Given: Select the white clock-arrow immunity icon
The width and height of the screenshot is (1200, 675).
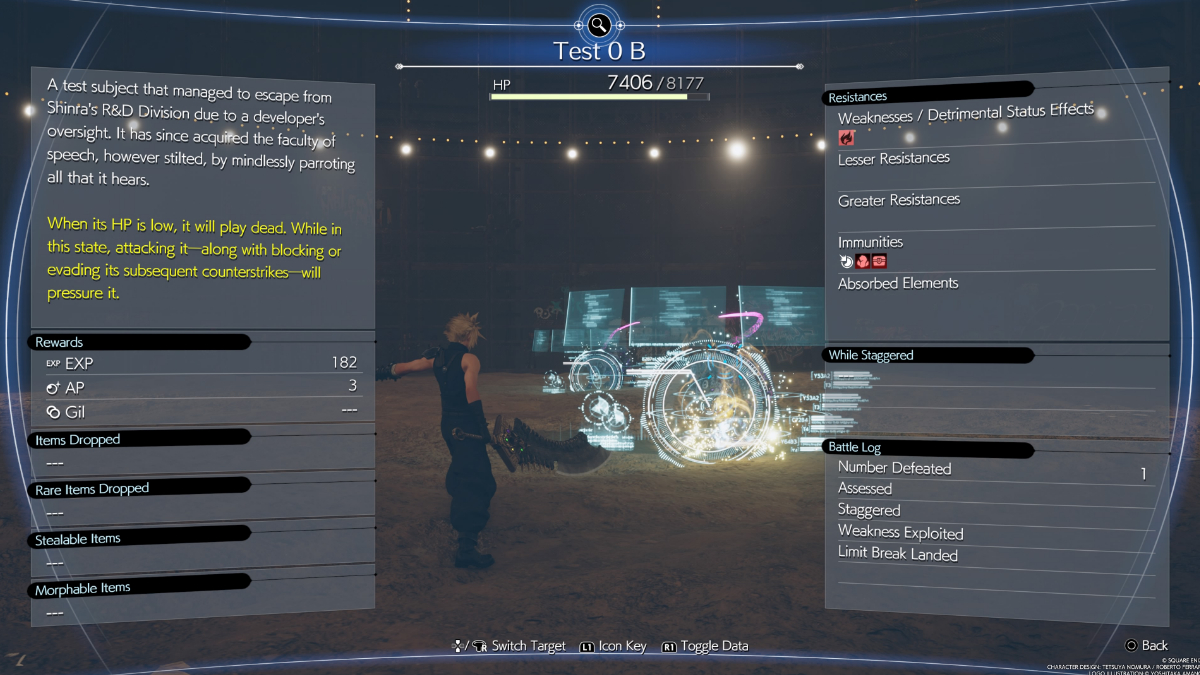Looking at the screenshot, I should click(846, 262).
